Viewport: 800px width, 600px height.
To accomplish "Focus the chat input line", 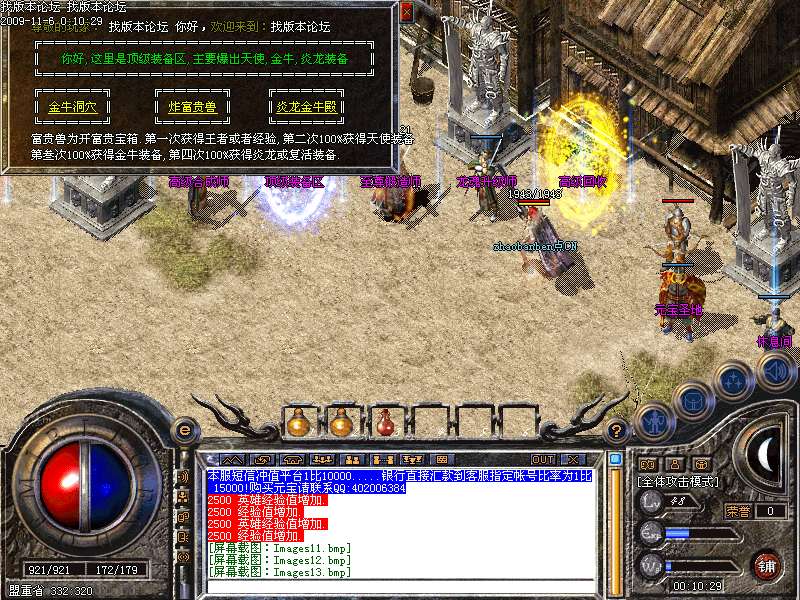I will (400, 586).
